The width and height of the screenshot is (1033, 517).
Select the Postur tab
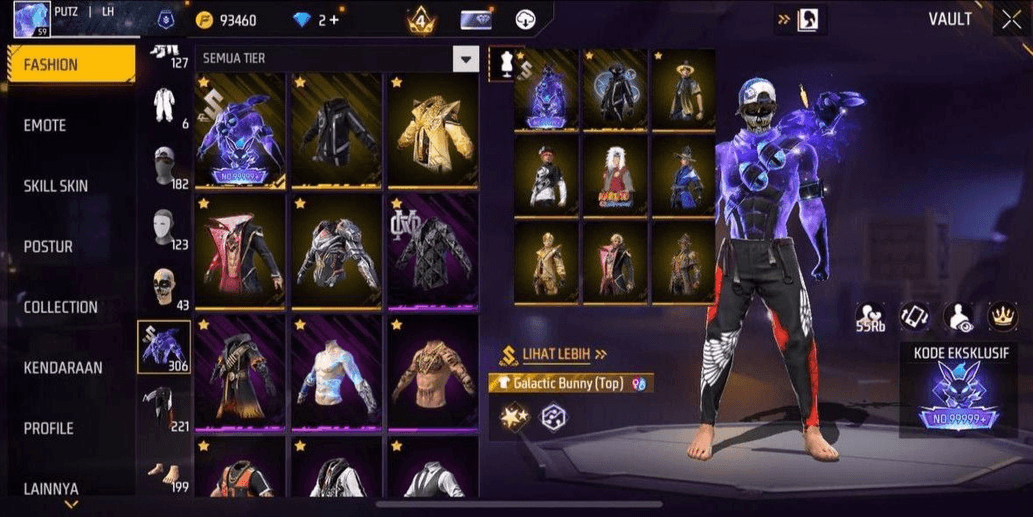(48, 247)
